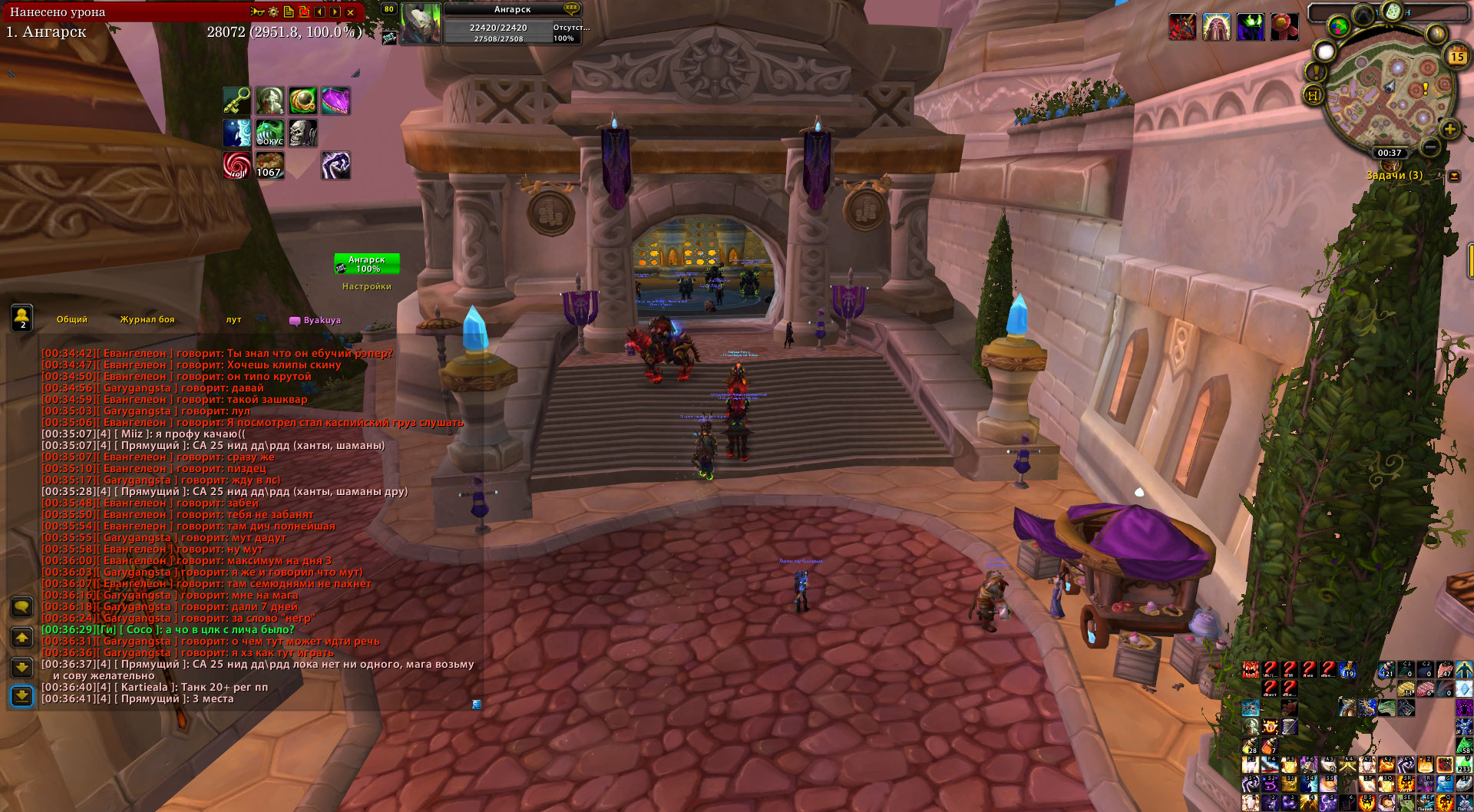Use the purple crystal item icon
The image size is (1474, 812).
point(335,101)
